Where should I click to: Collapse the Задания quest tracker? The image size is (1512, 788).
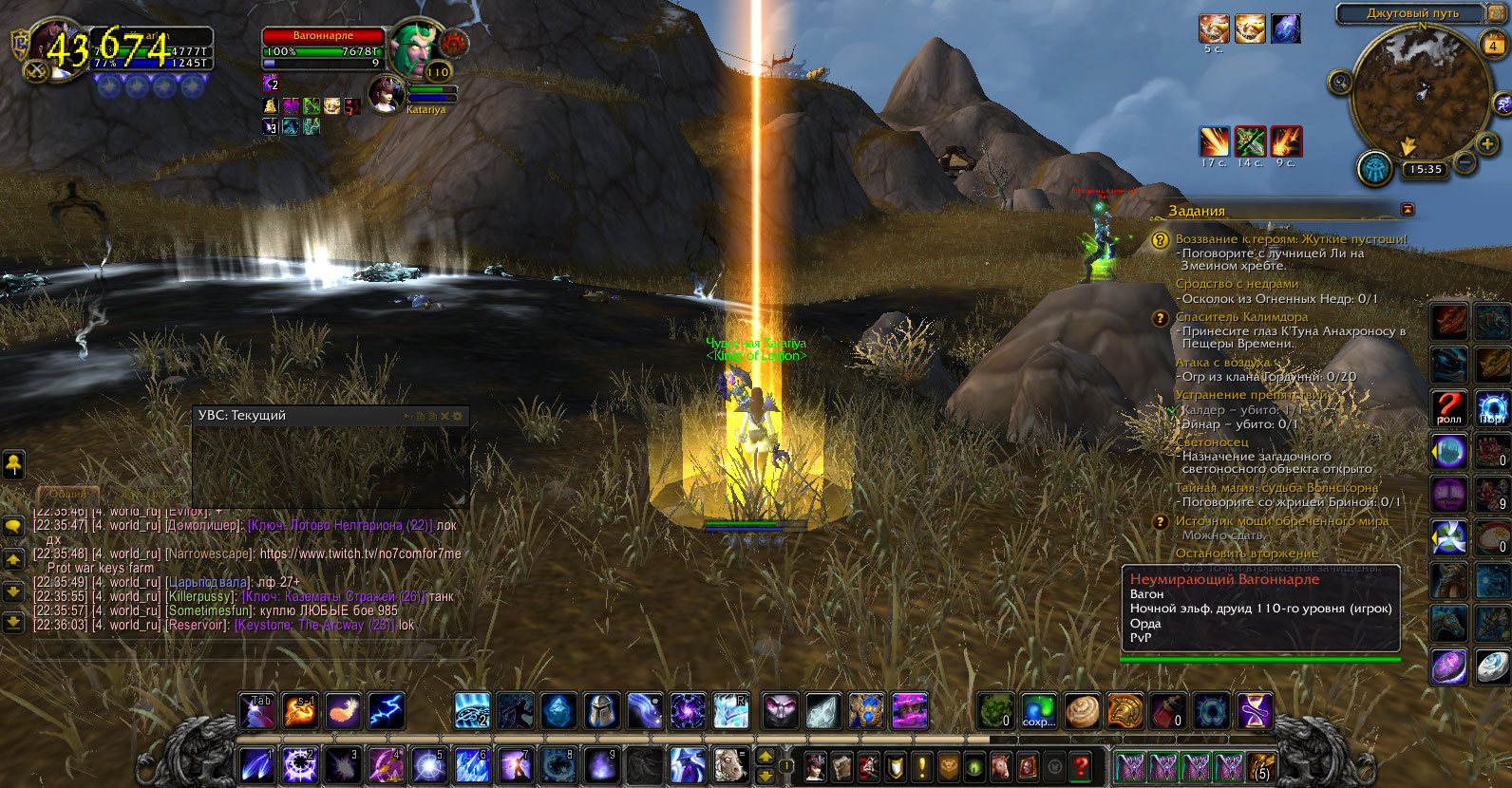click(x=1408, y=209)
